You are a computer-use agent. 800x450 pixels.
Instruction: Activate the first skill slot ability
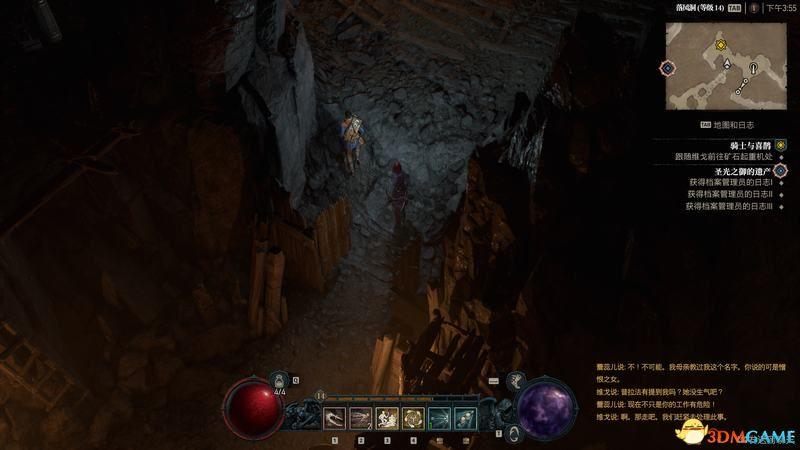(333, 419)
